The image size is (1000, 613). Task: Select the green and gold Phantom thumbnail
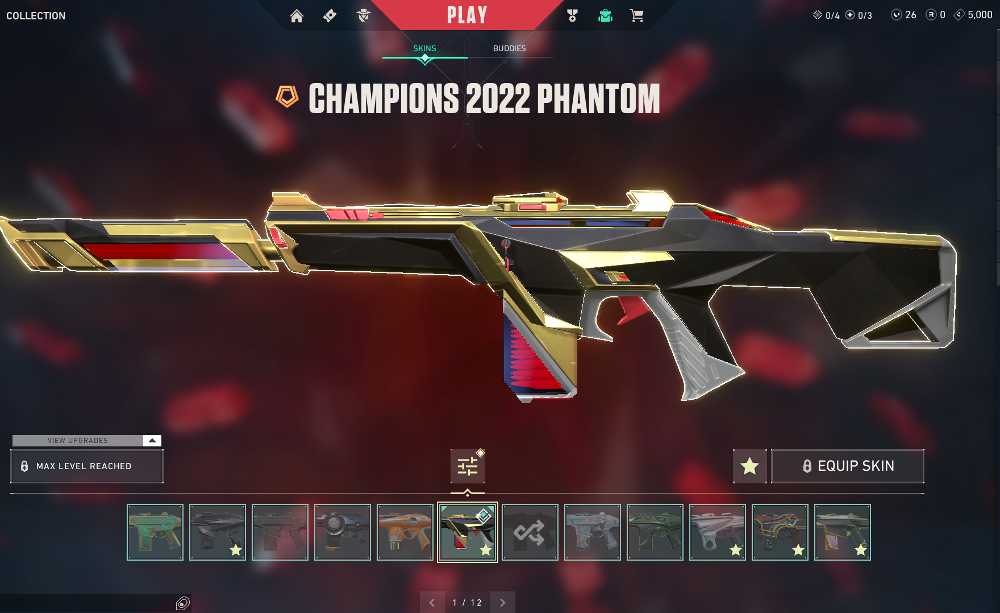[x=155, y=532]
